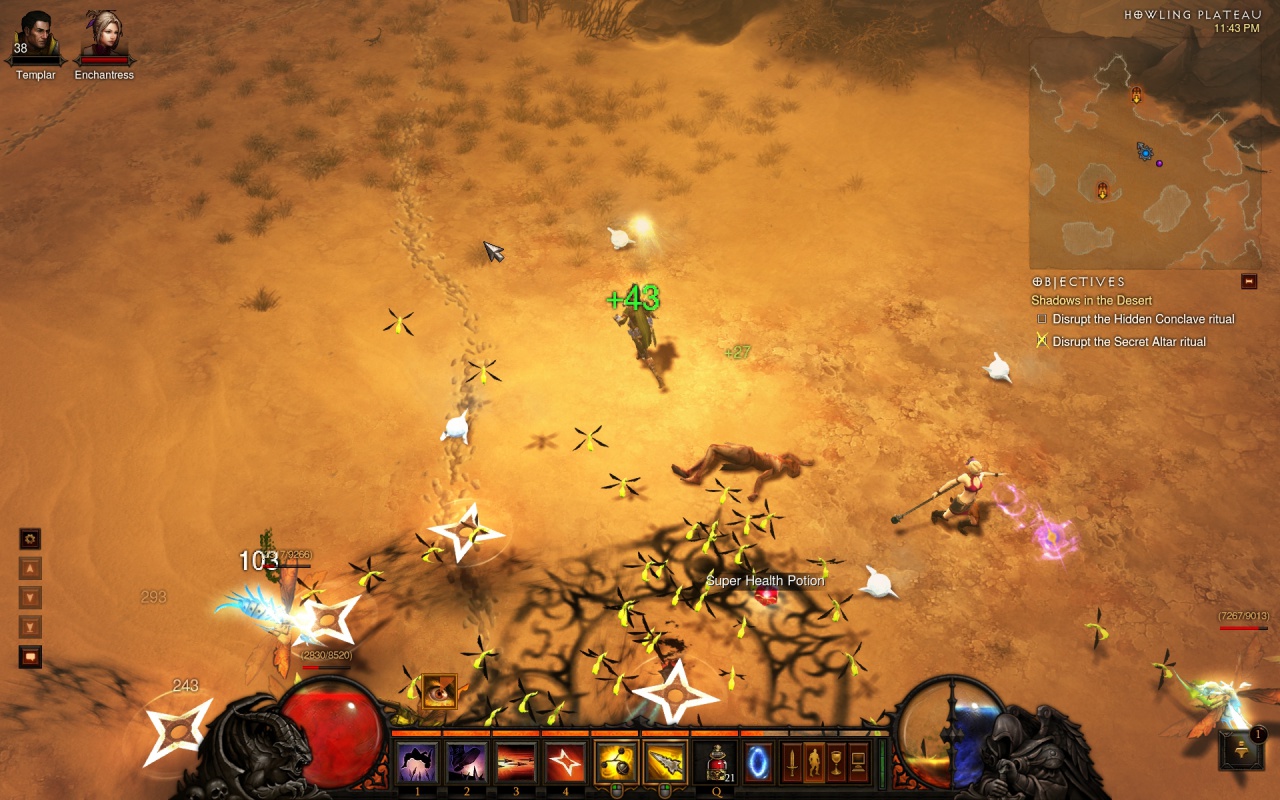
Task: Throw the shuriken skill in slot 4
Action: [565, 763]
